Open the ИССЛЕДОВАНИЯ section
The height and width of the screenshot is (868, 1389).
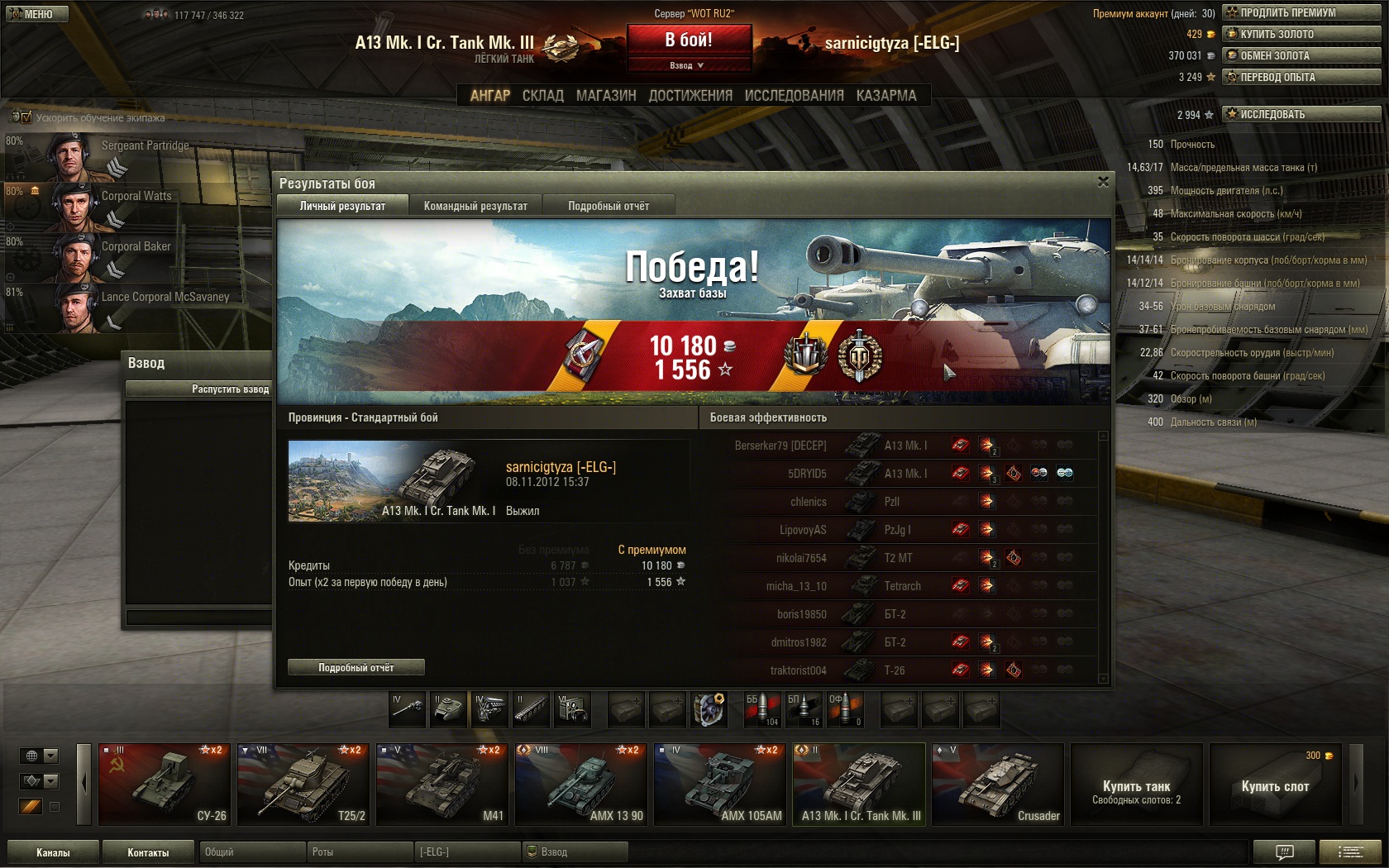[x=794, y=96]
